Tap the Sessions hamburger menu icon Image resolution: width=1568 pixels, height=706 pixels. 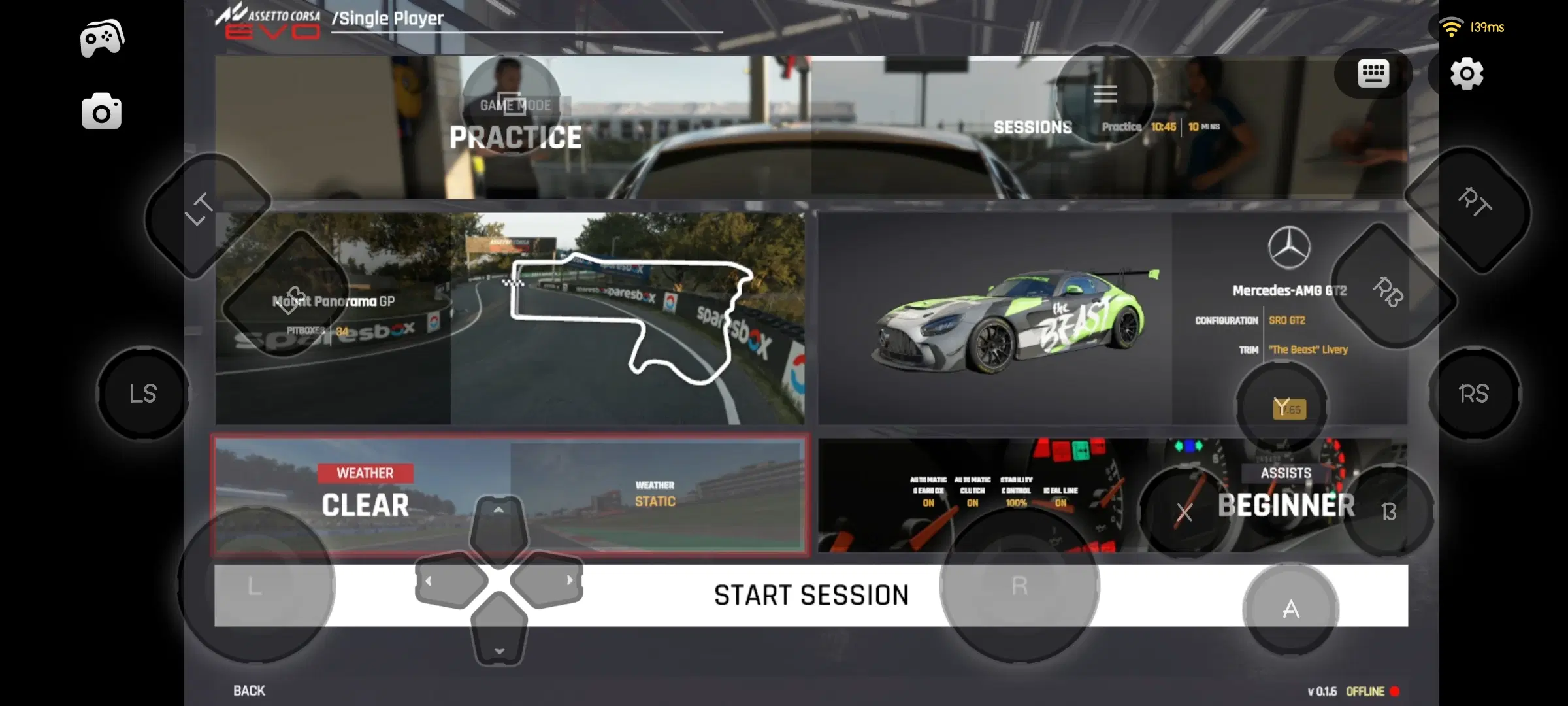tap(1105, 94)
